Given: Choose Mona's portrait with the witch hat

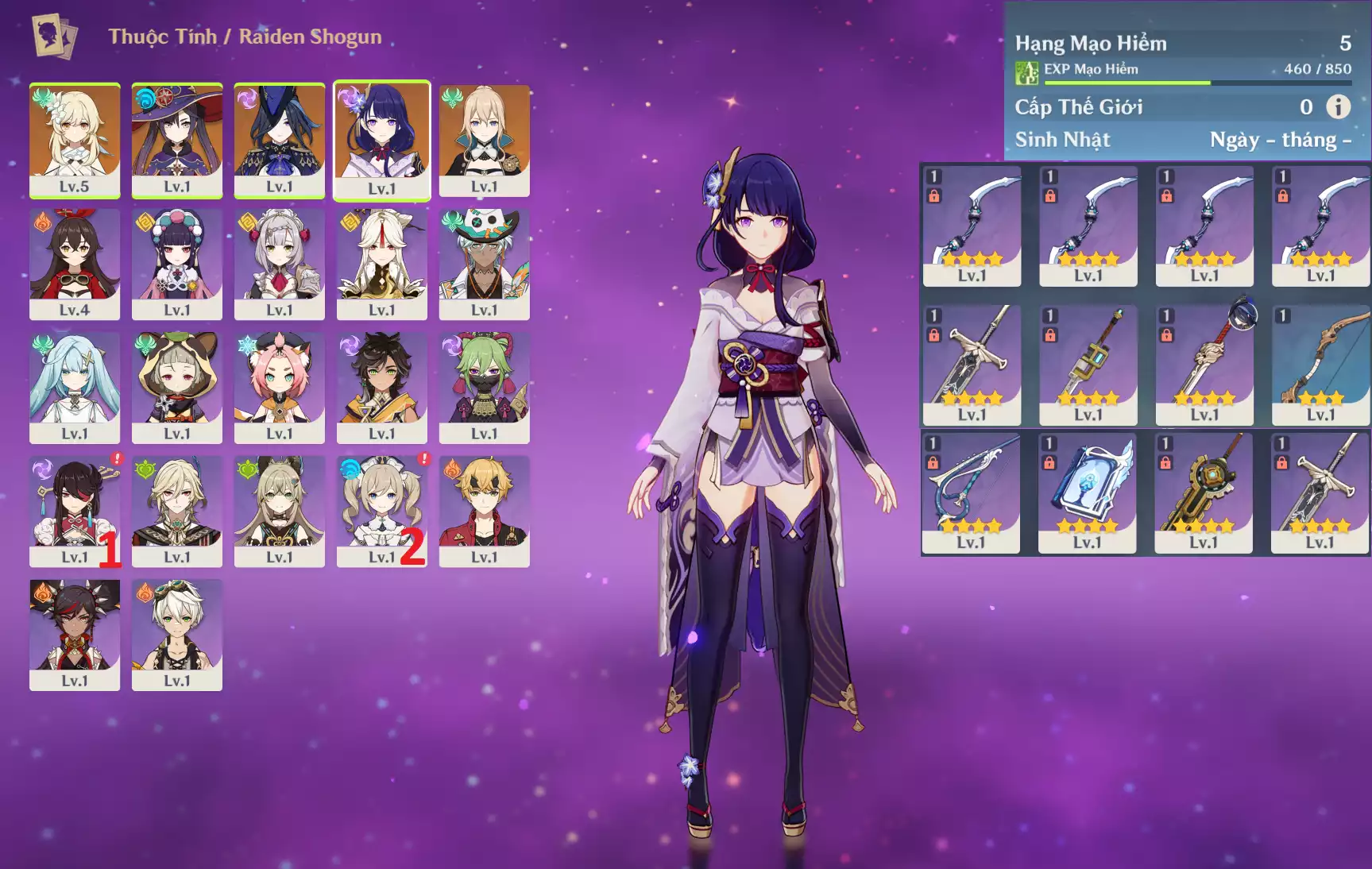Looking at the screenshot, I should click(177, 140).
